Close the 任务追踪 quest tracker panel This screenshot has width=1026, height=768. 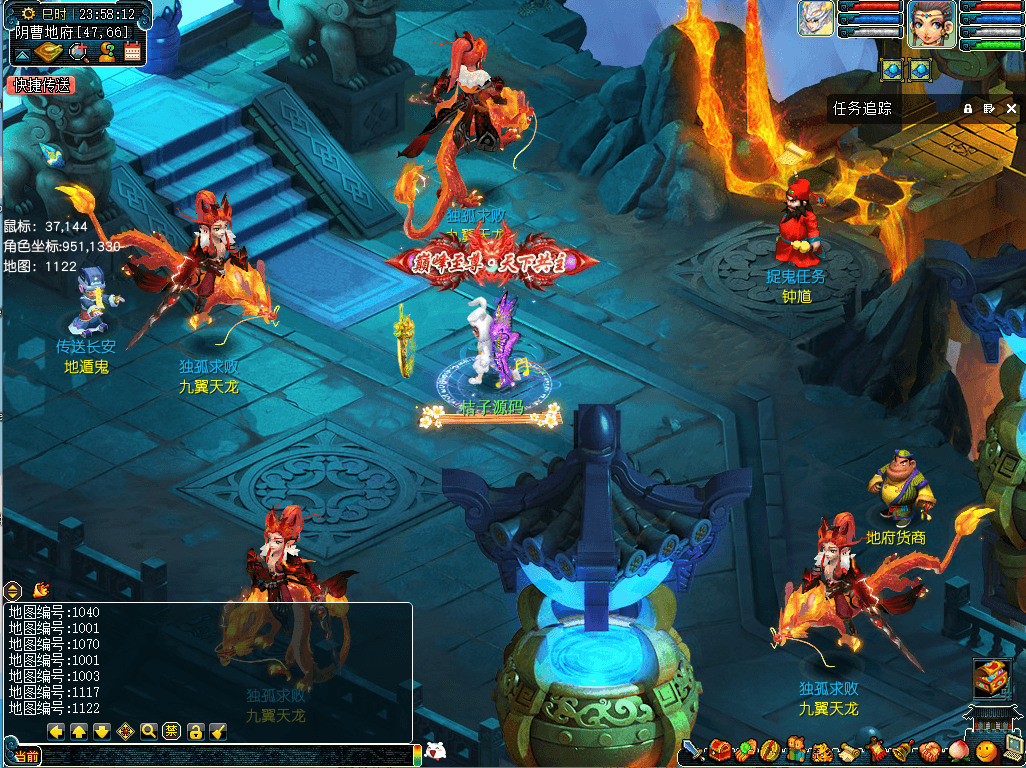tap(1011, 109)
